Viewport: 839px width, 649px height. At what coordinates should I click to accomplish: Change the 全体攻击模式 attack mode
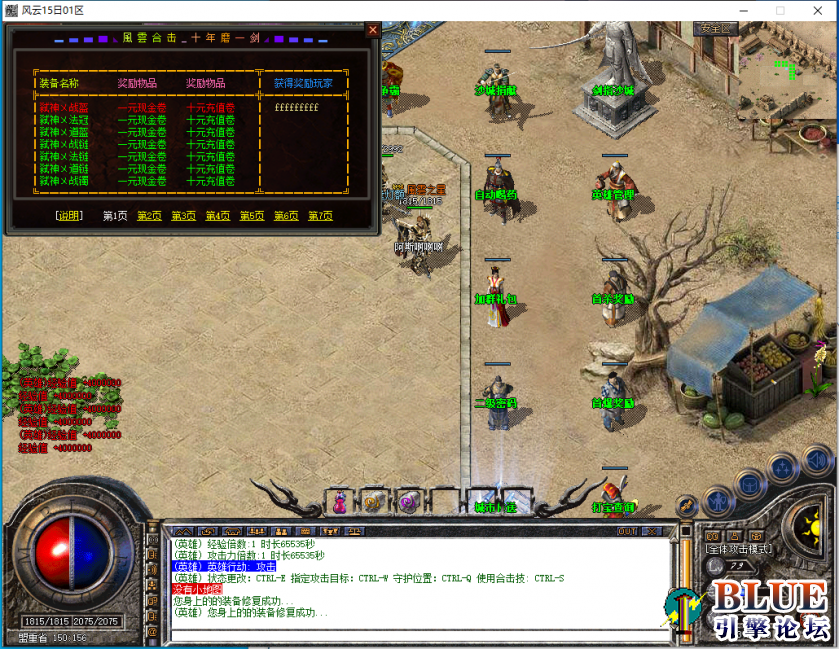pos(738,549)
